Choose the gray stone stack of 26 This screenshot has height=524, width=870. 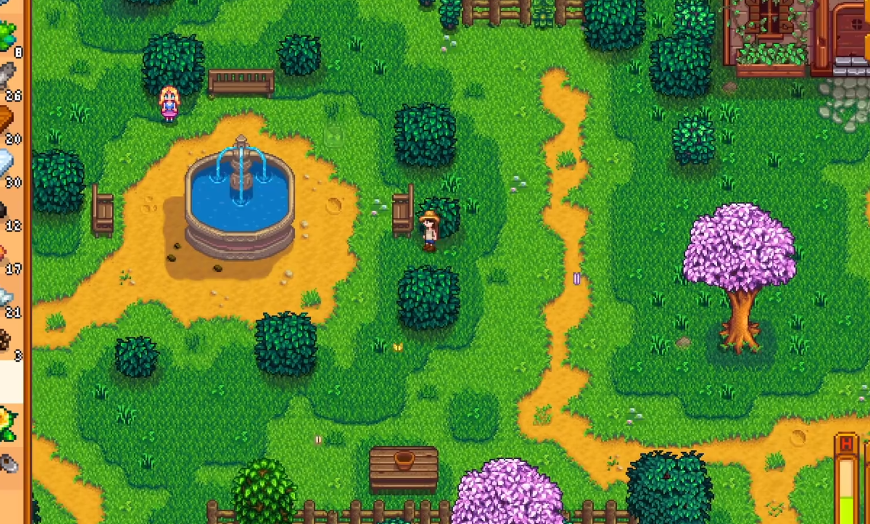pos(10,78)
